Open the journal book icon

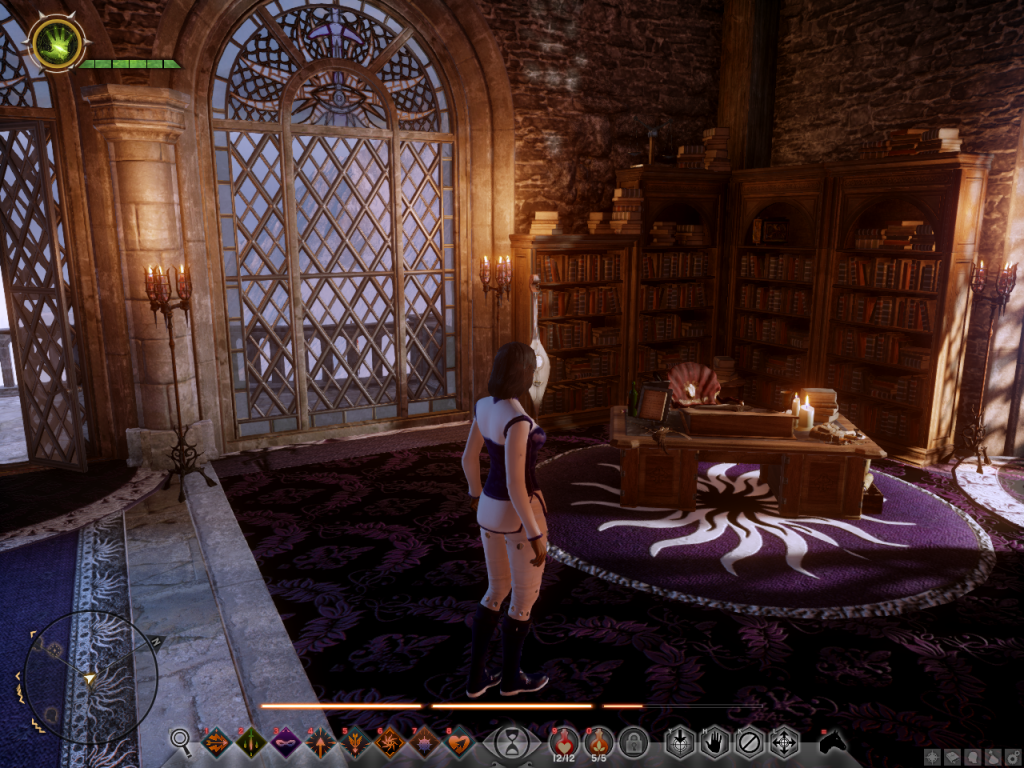tap(951, 756)
